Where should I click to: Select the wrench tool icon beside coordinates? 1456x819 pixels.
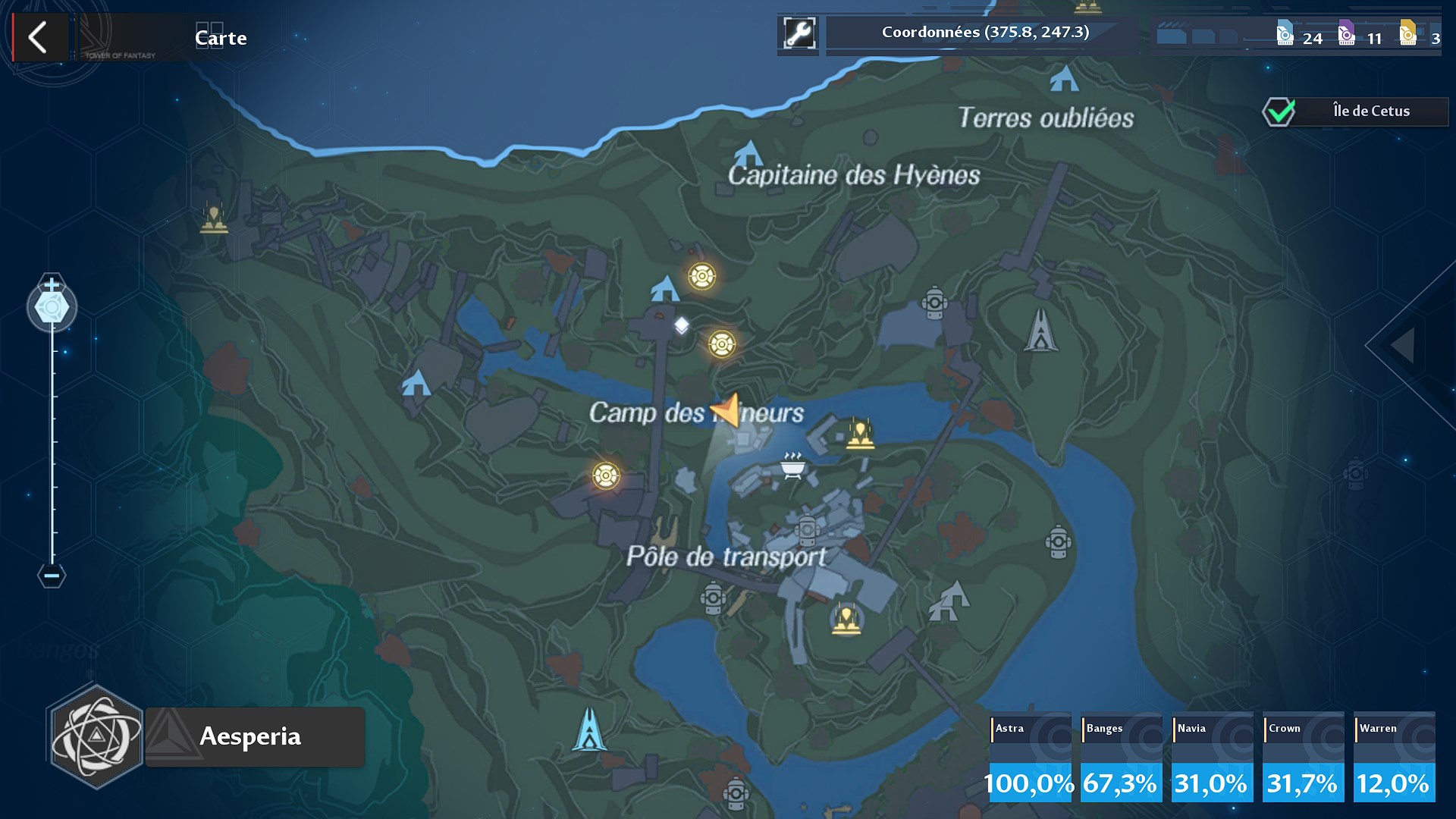pos(798,33)
